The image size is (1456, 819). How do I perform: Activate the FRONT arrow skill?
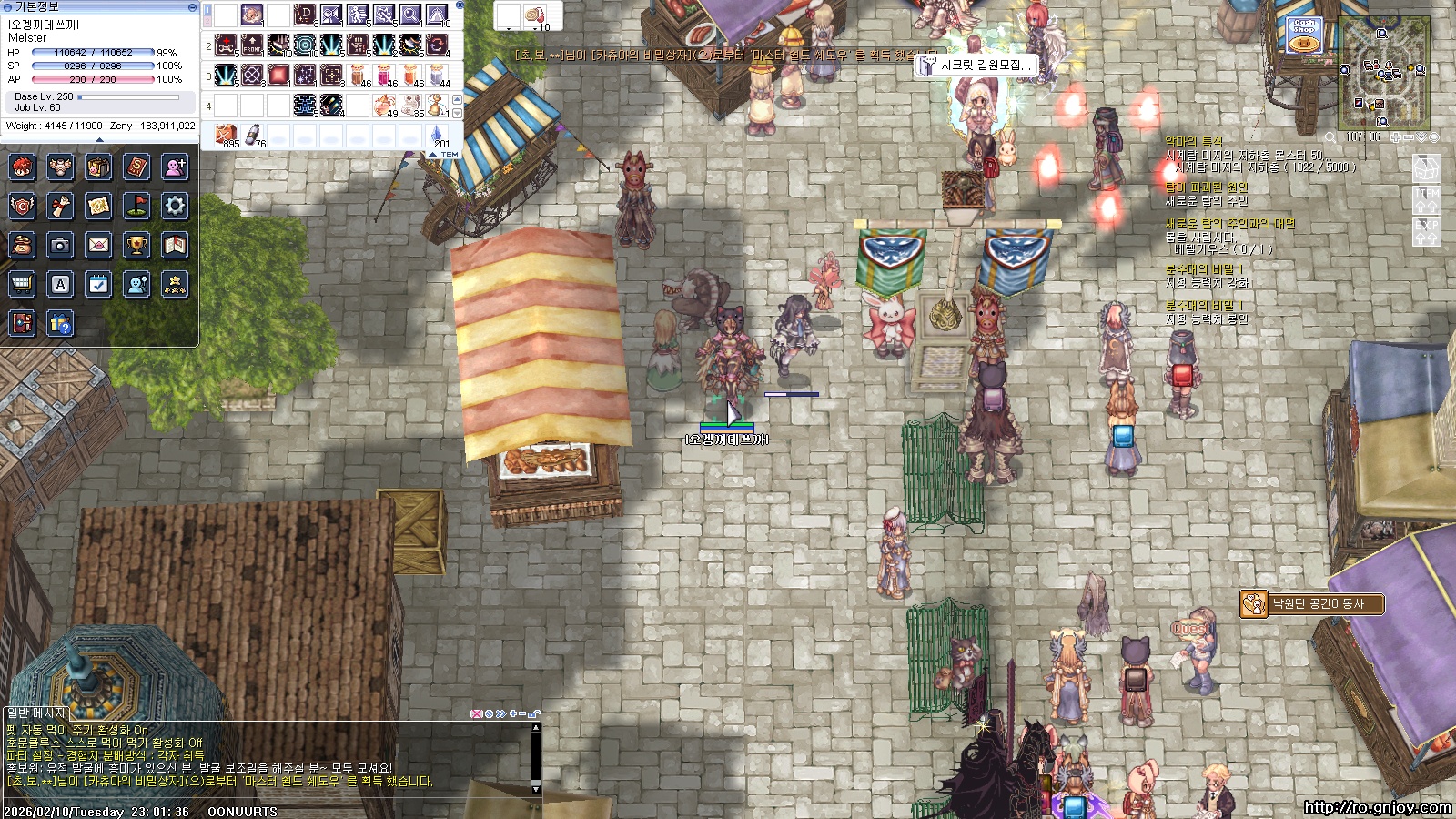coord(252,44)
